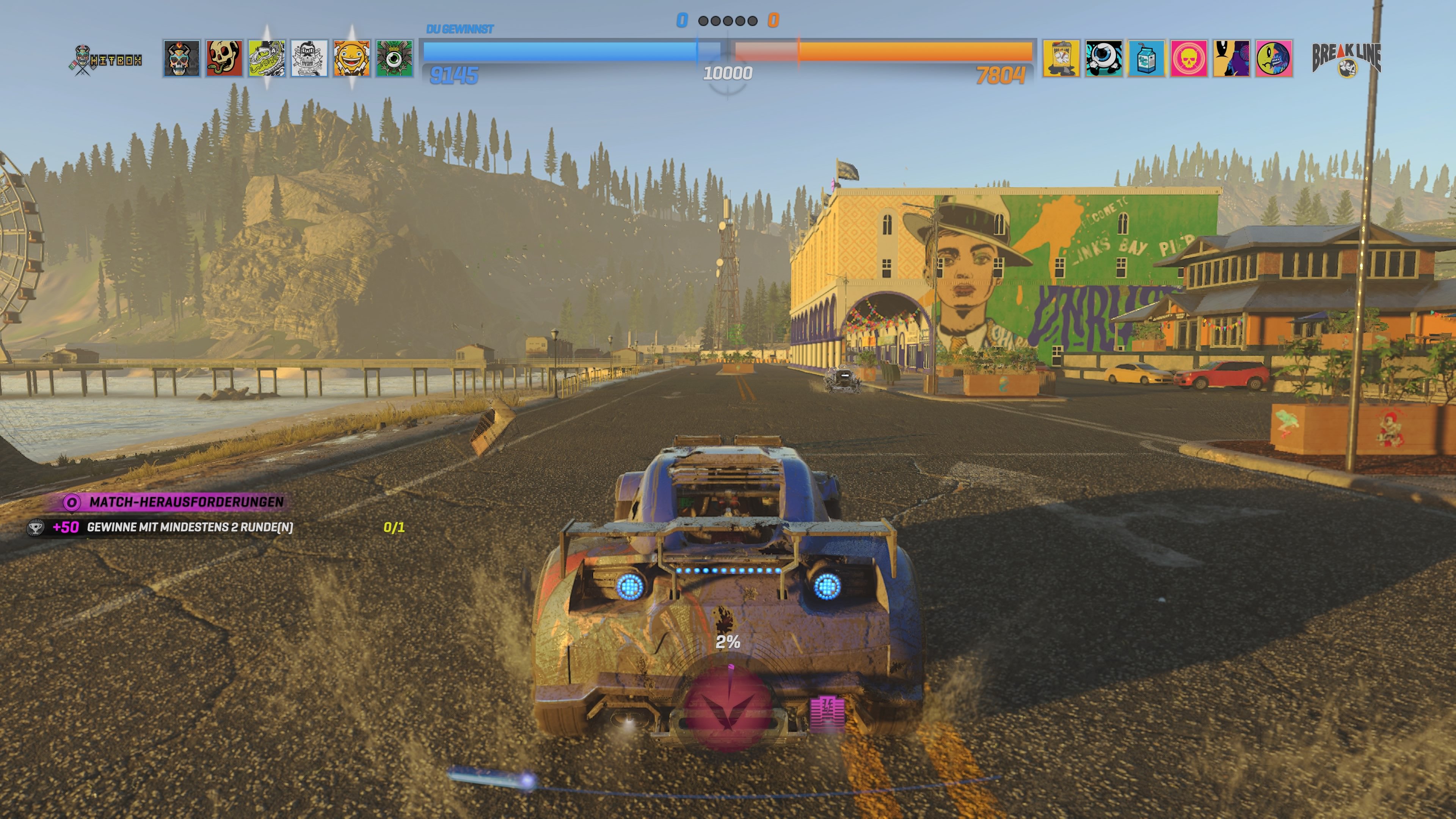This screenshot has width=1456, height=819.
Task: Click the 'Pretend It's Okay' cereal bowl avatar
Action: click(x=309, y=60)
